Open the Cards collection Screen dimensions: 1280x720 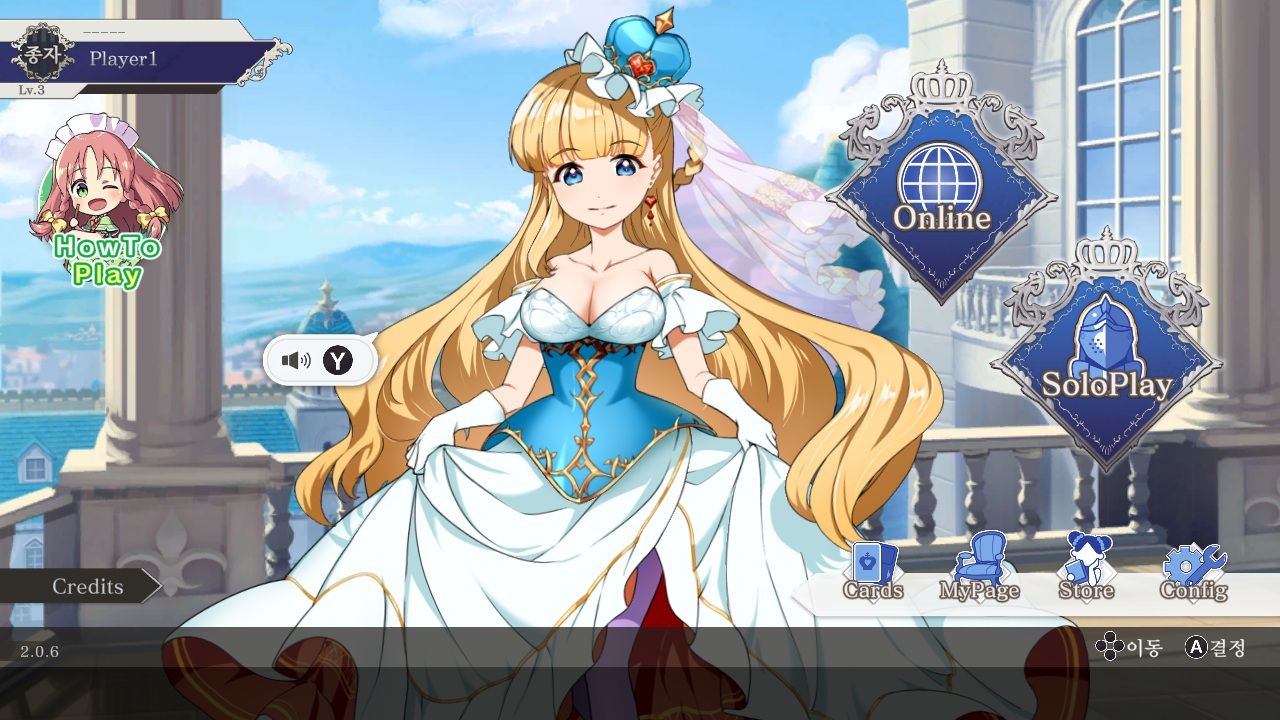pyautogui.click(x=873, y=572)
